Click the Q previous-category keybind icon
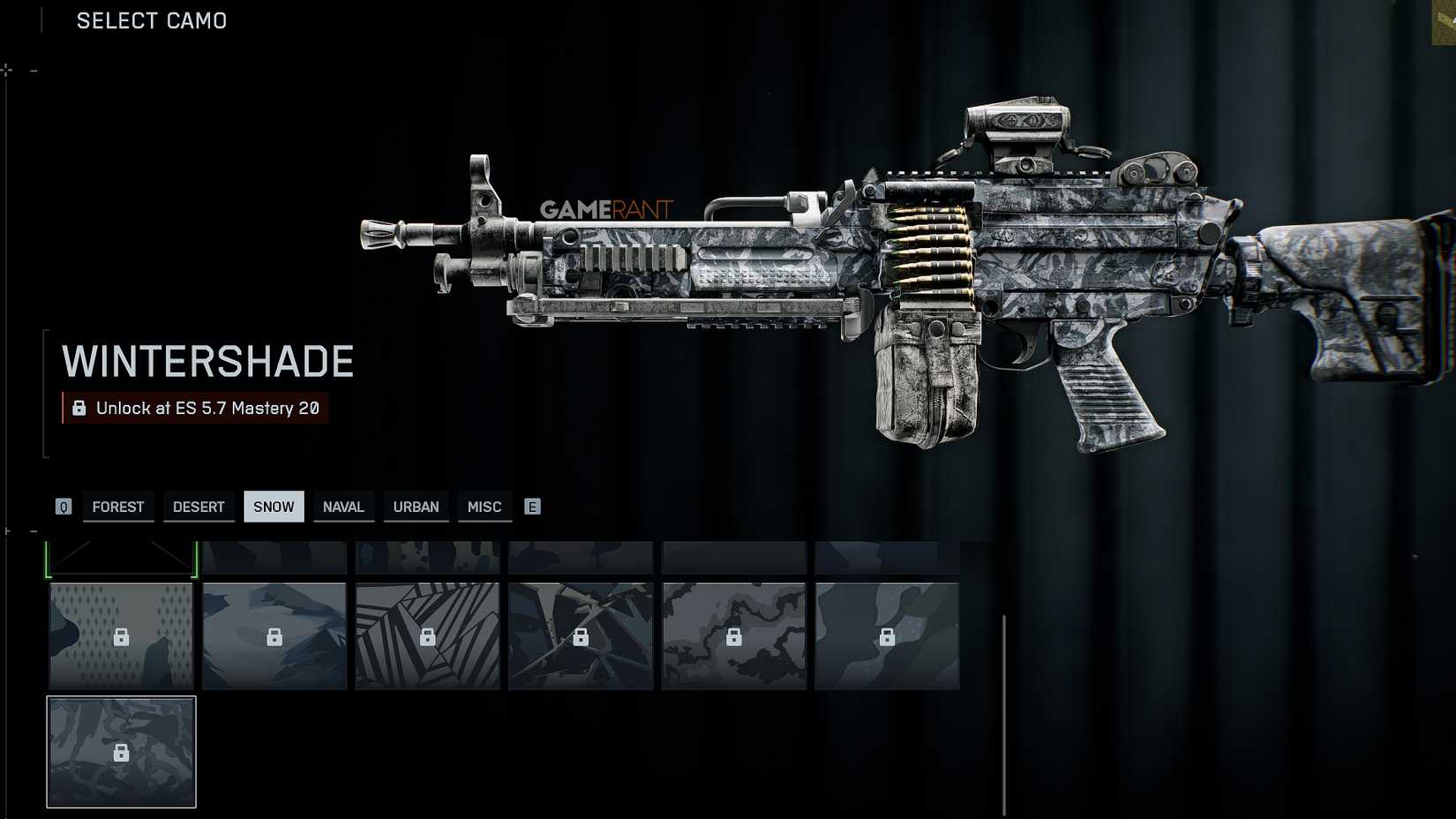Screen dimensions: 1456x819 [x=63, y=506]
